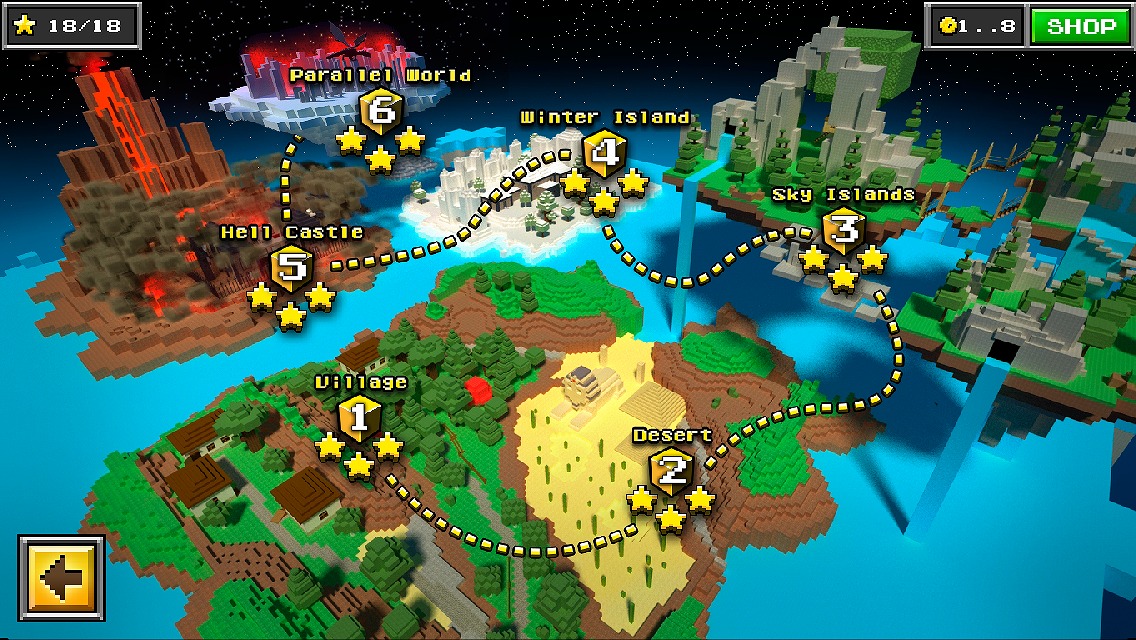The height and width of the screenshot is (640, 1136).
Task: Choose level 5 Hell Castle
Action: click(x=291, y=268)
